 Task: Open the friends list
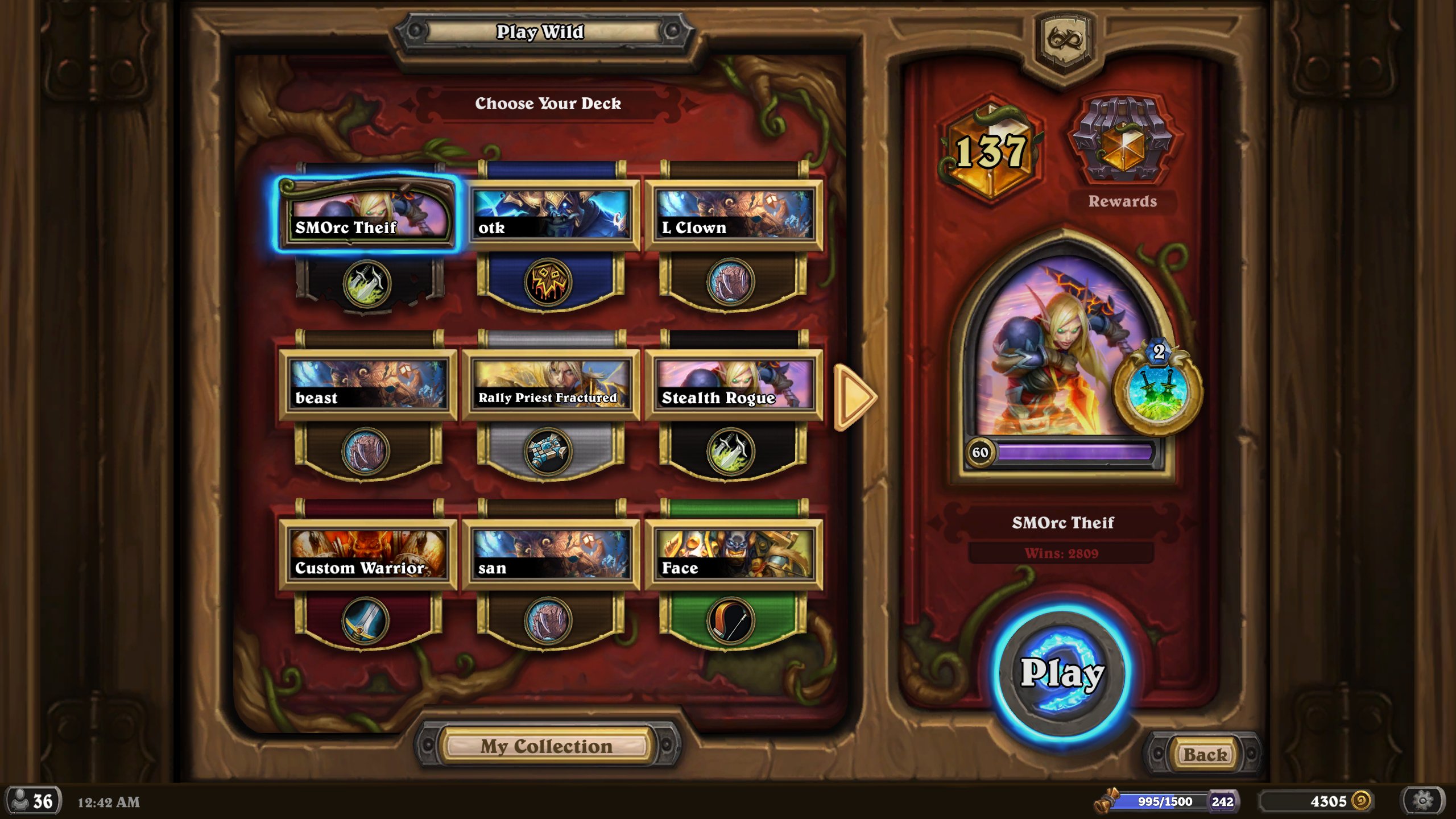(x=33, y=801)
